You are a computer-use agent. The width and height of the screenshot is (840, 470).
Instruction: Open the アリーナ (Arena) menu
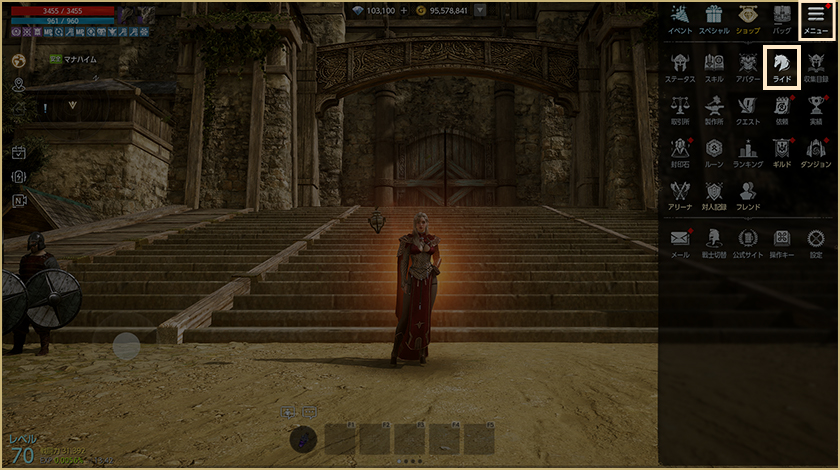(680, 194)
